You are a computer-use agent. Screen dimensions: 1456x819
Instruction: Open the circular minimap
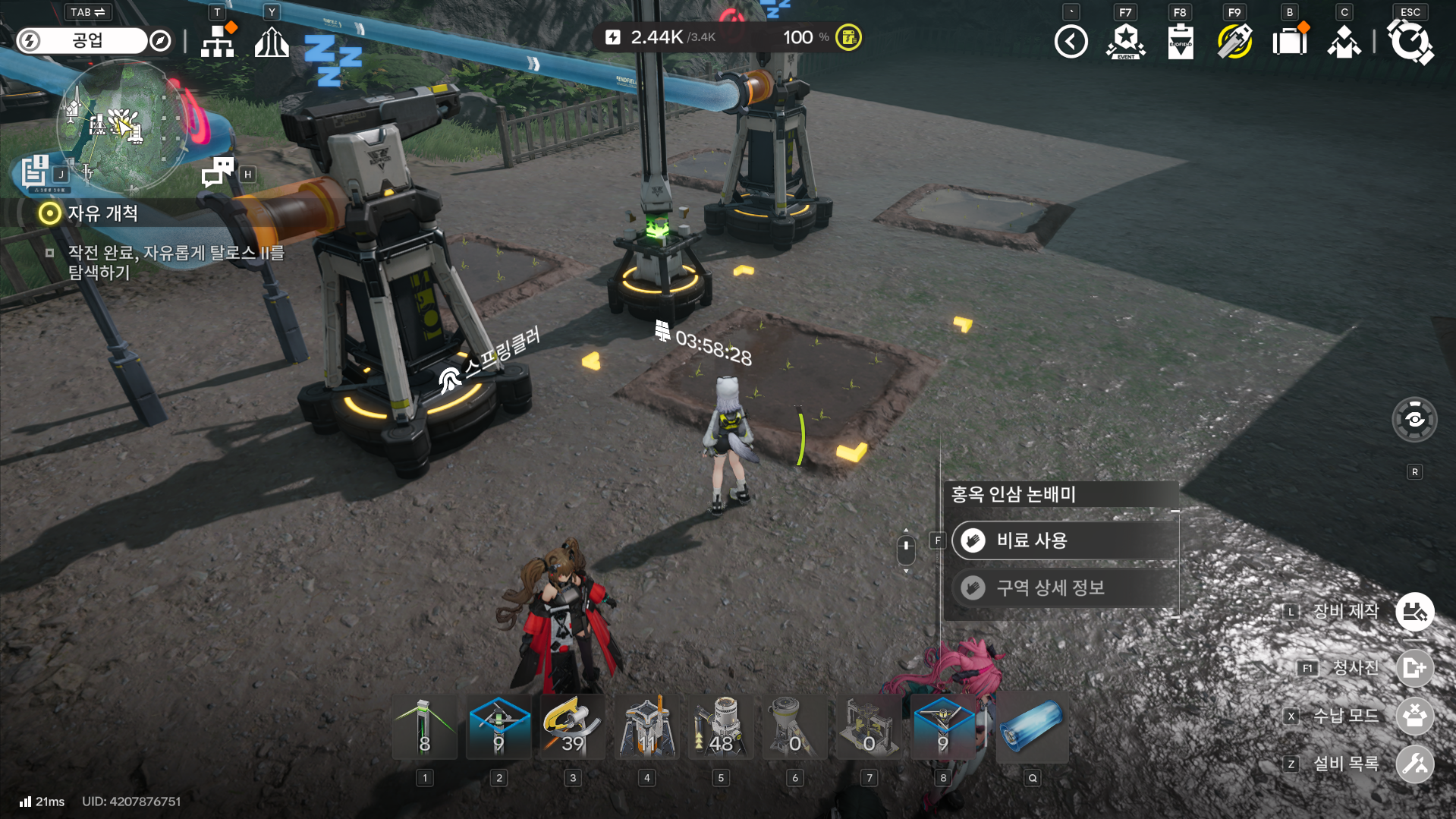coord(121,125)
